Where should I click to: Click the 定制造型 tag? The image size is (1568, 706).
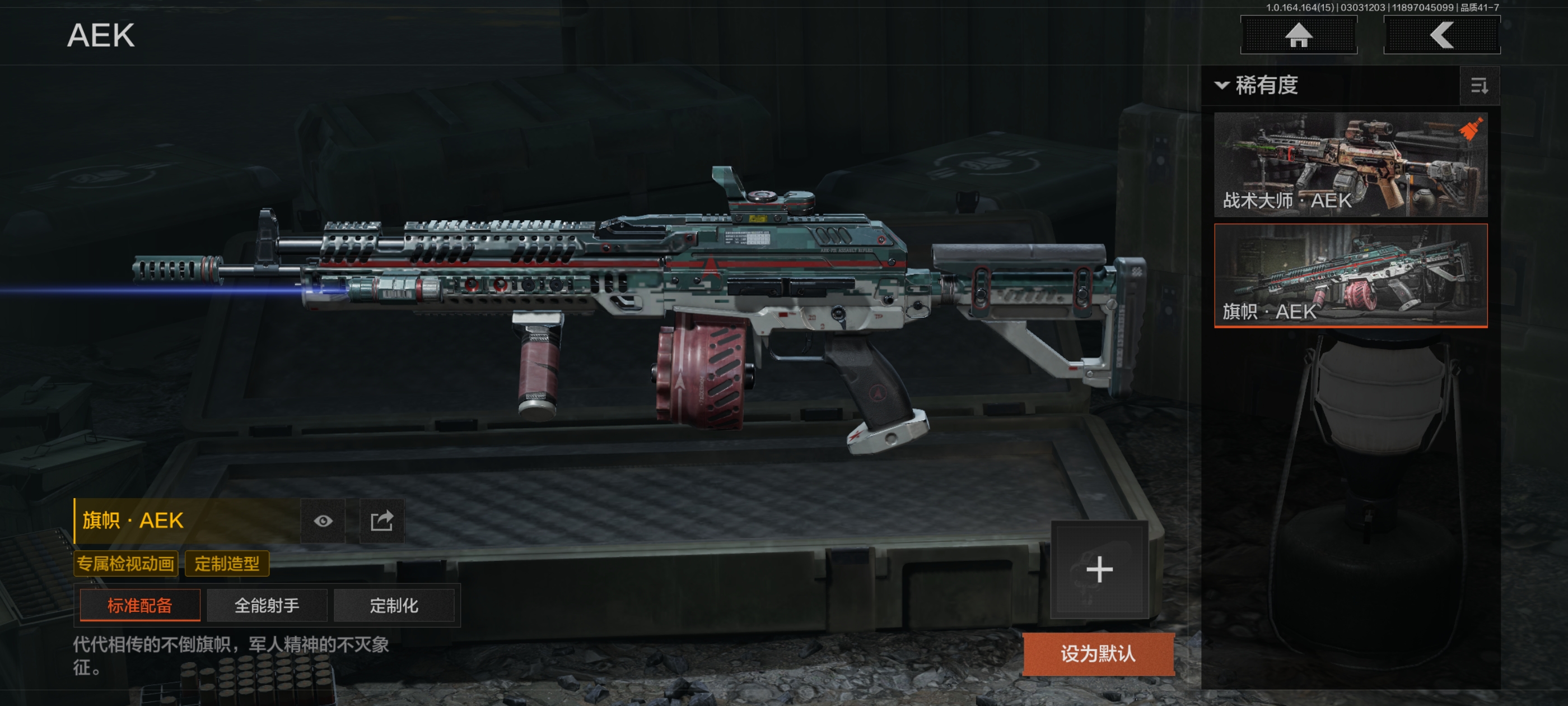(226, 564)
